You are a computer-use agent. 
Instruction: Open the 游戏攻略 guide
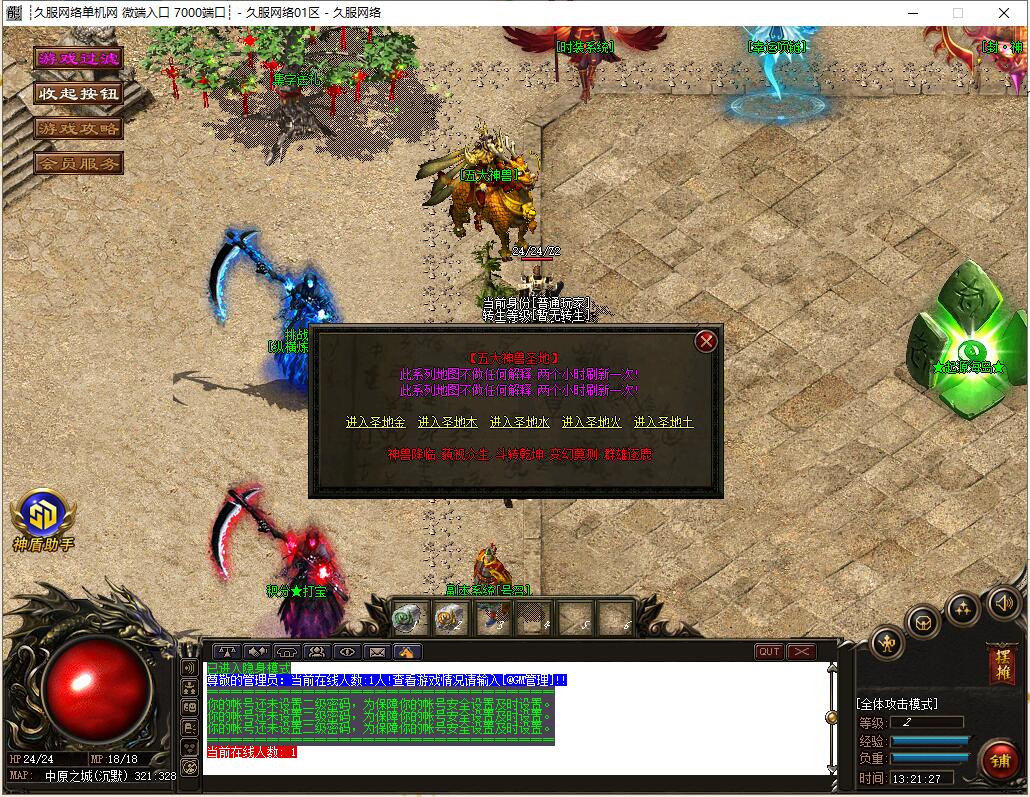coord(78,128)
